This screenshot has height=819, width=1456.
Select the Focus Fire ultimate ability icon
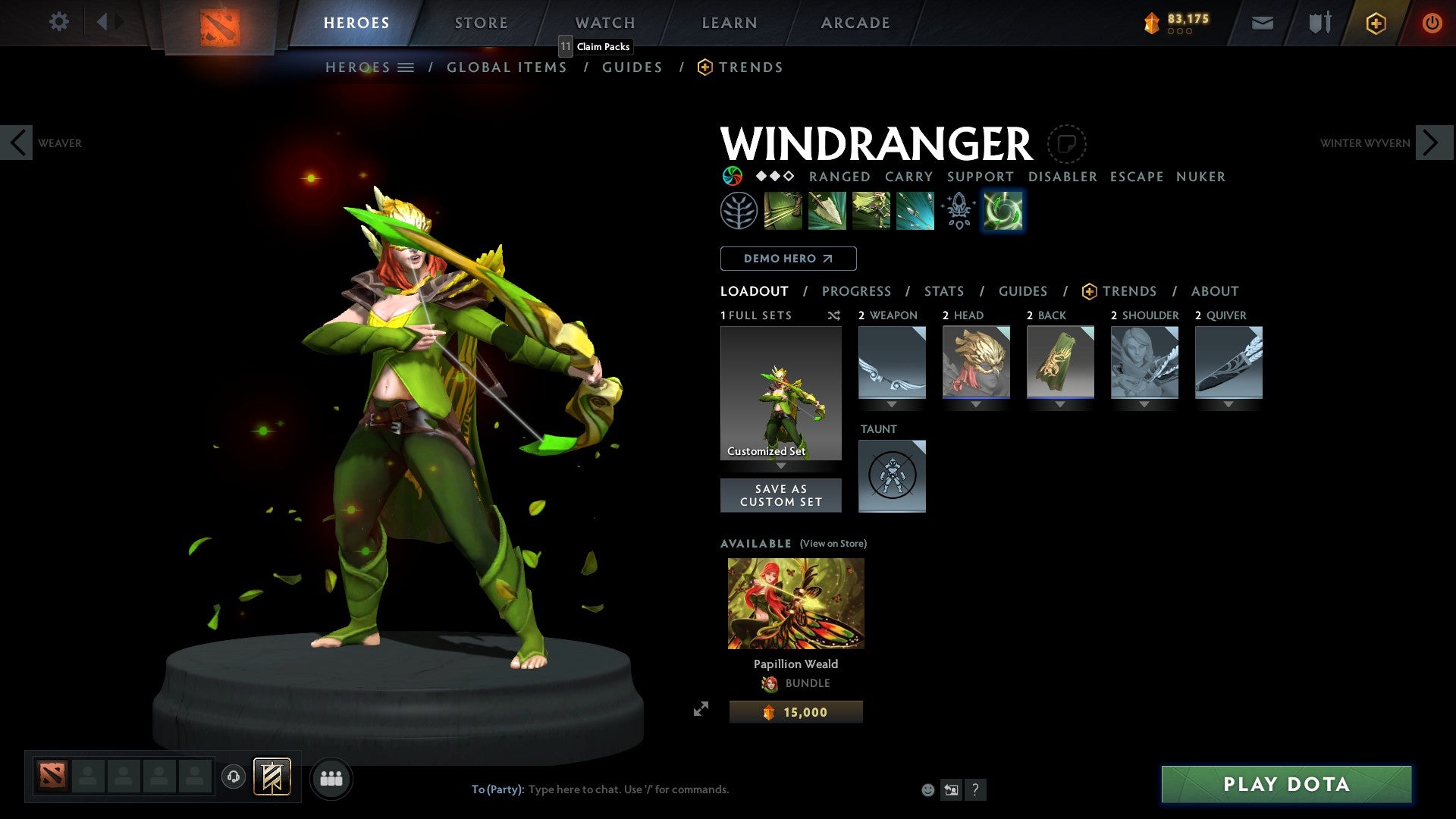[914, 211]
